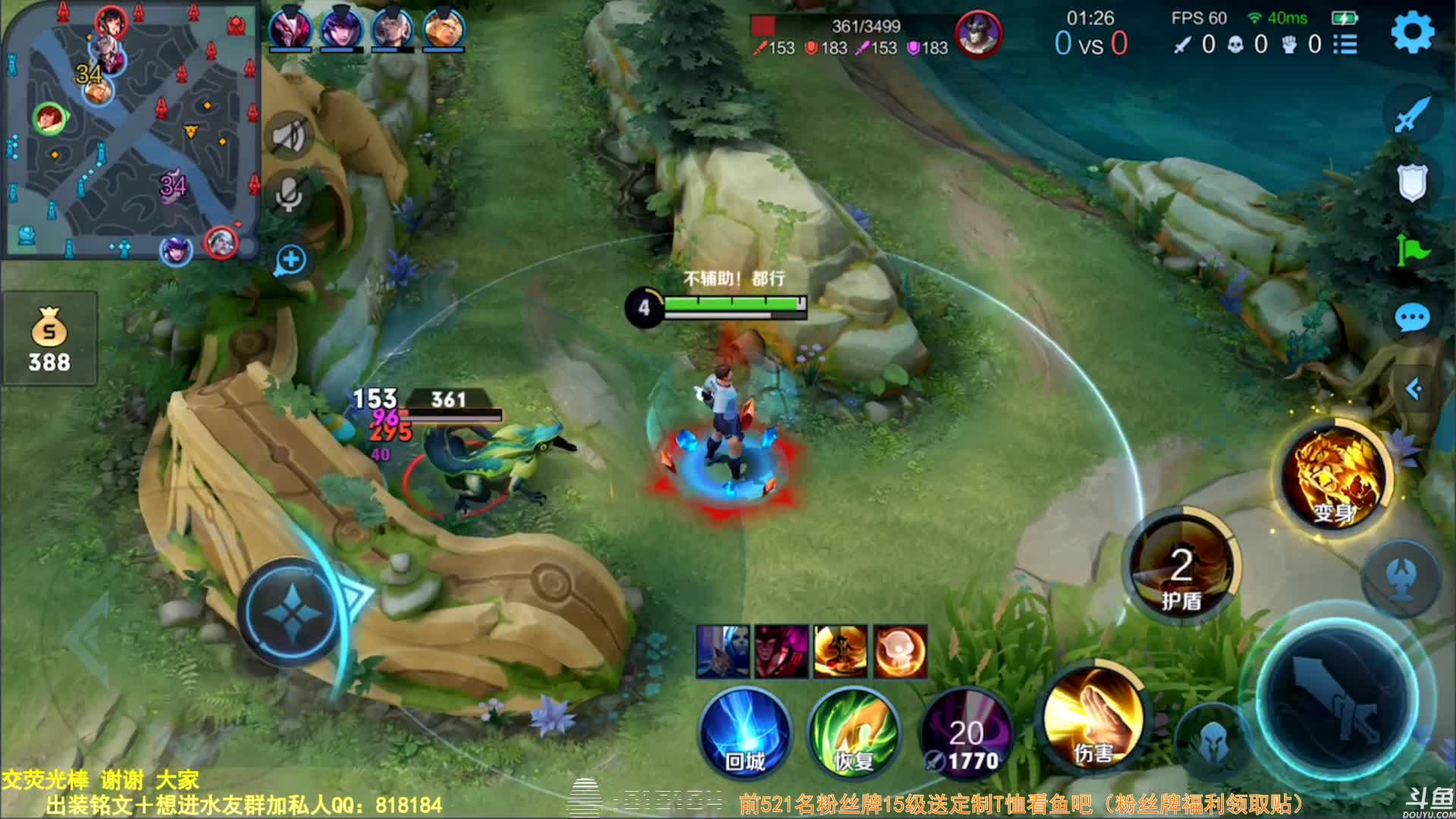Open the chat bubble quick messages
The width and height of the screenshot is (1456, 819).
point(1411,318)
